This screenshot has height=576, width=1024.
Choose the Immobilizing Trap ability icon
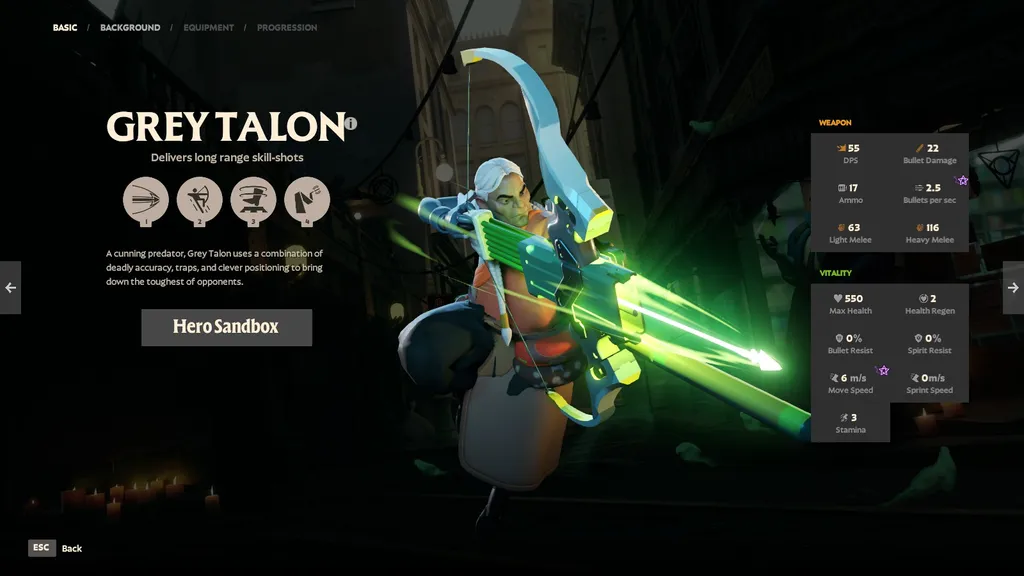pyautogui.click(x=253, y=200)
